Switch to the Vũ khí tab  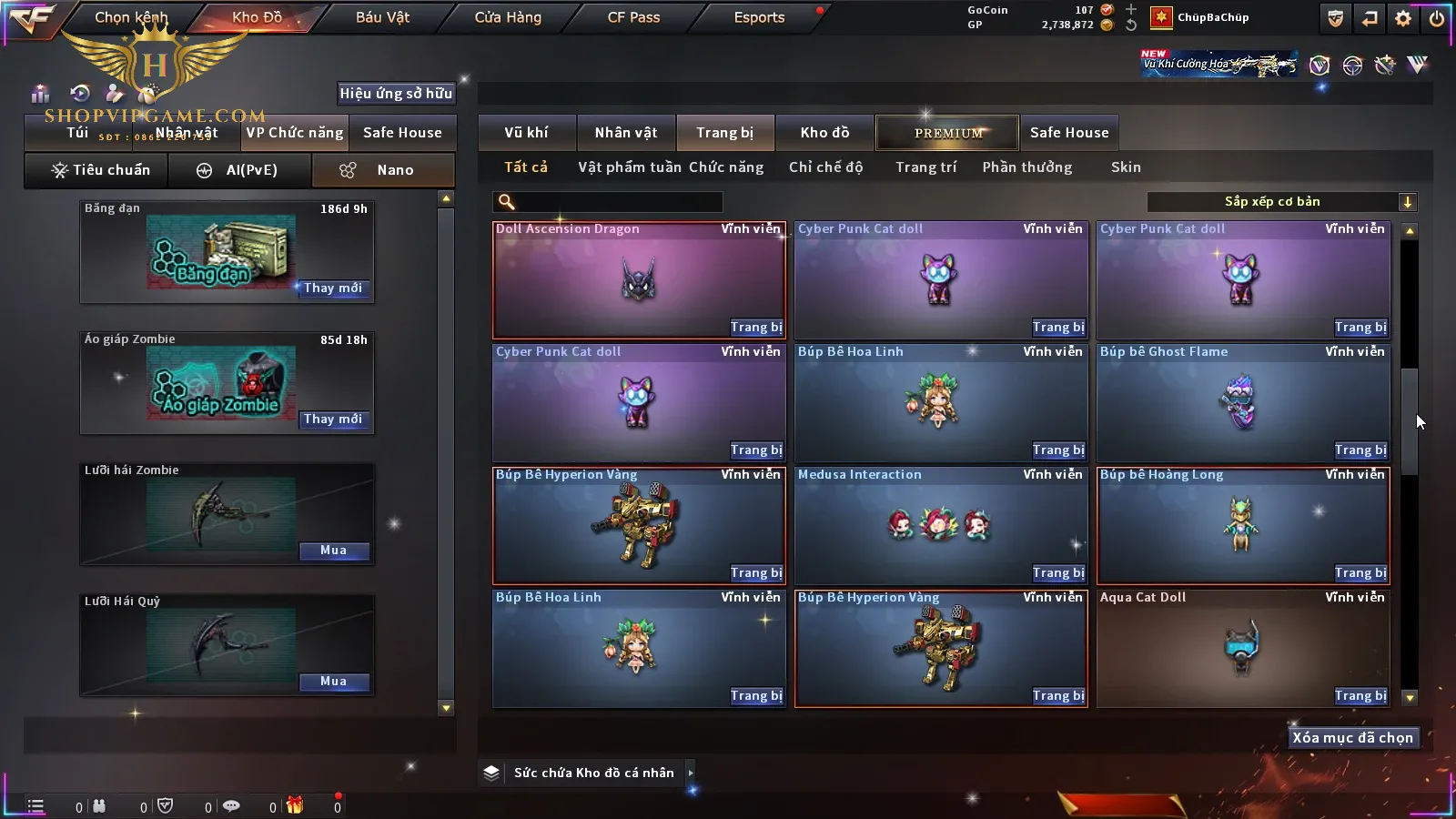coord(526,133)
